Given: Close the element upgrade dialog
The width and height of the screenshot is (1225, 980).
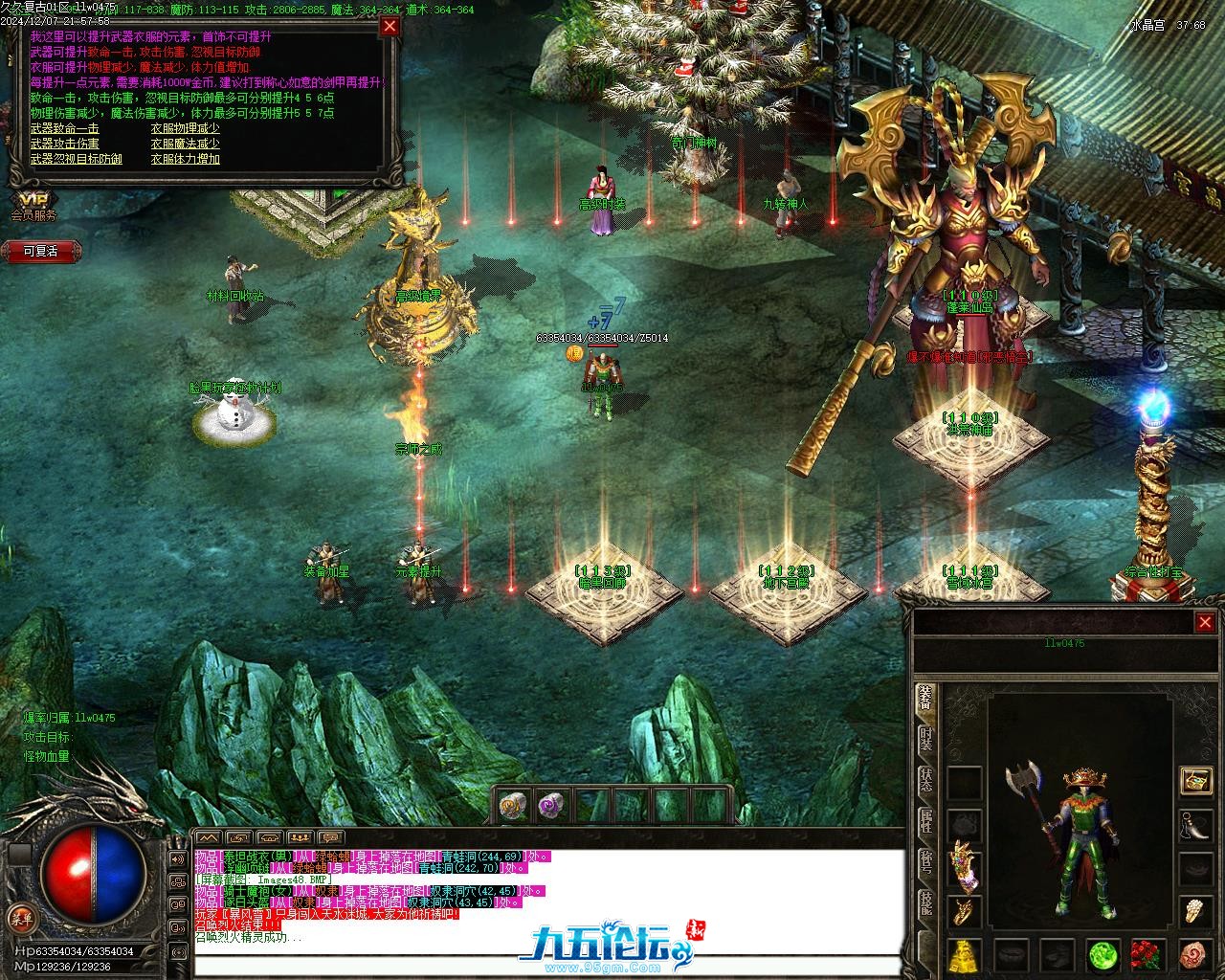Looking at the screenshot, I should 390,27.
